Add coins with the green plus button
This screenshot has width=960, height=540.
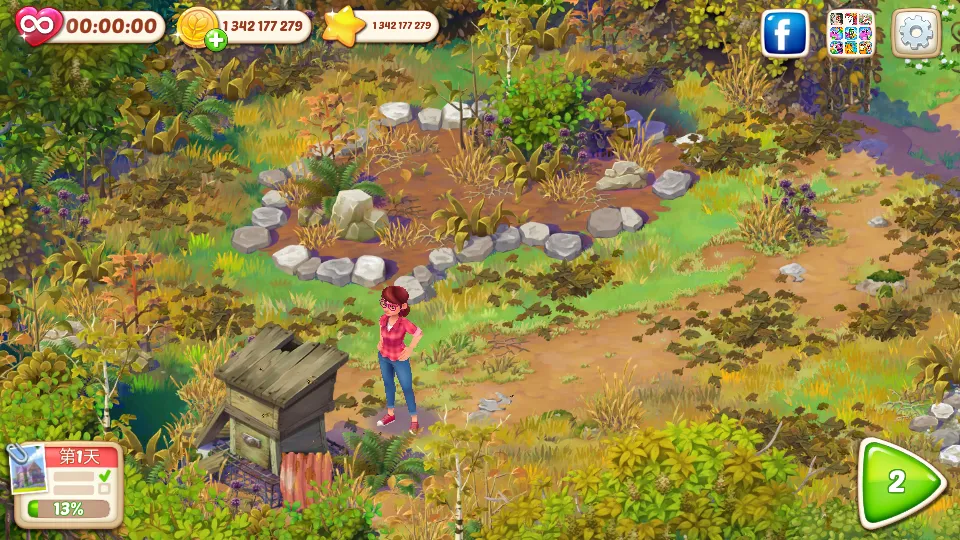point(215,40)
